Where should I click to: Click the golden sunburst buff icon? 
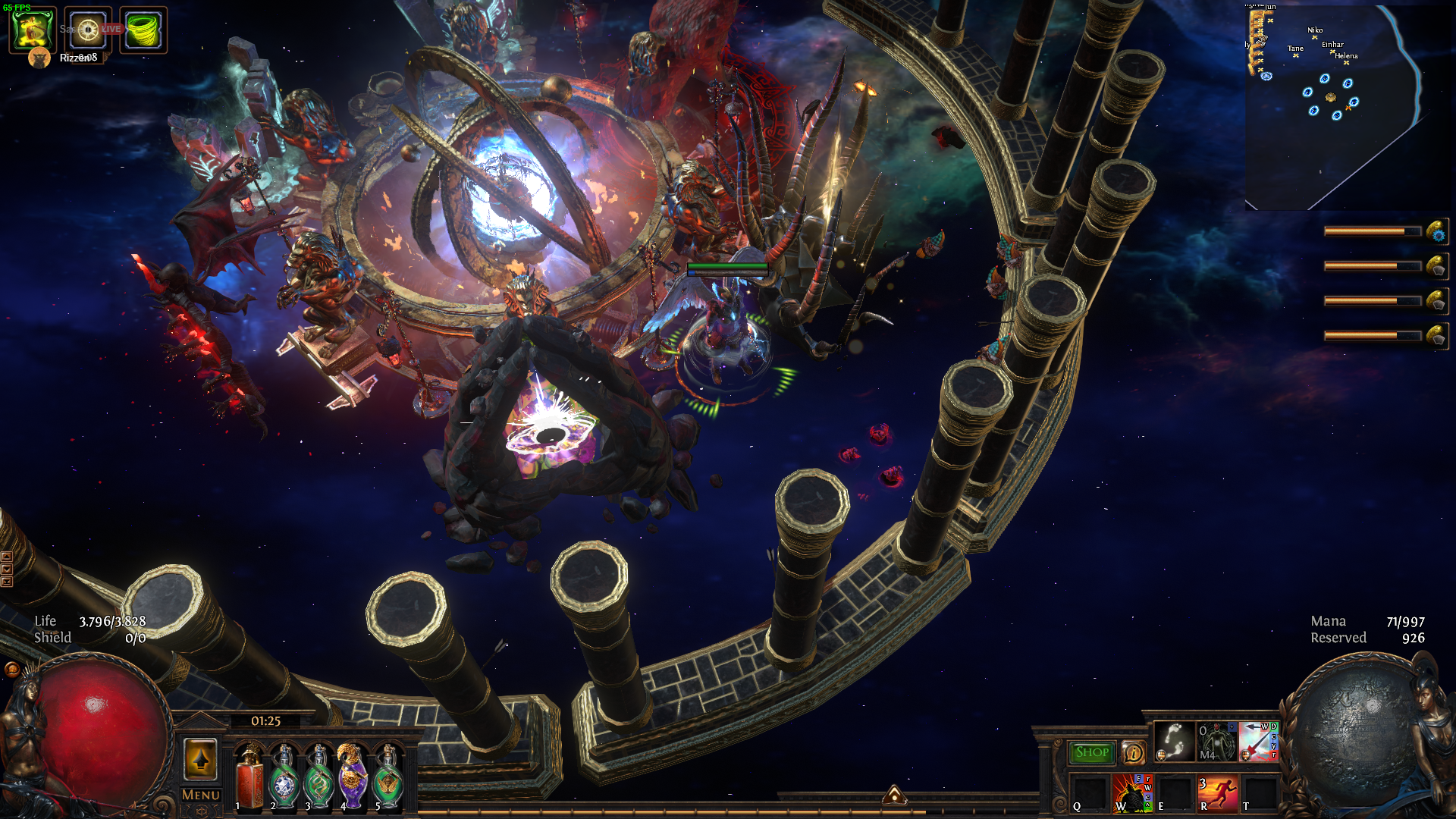(88, 30)
